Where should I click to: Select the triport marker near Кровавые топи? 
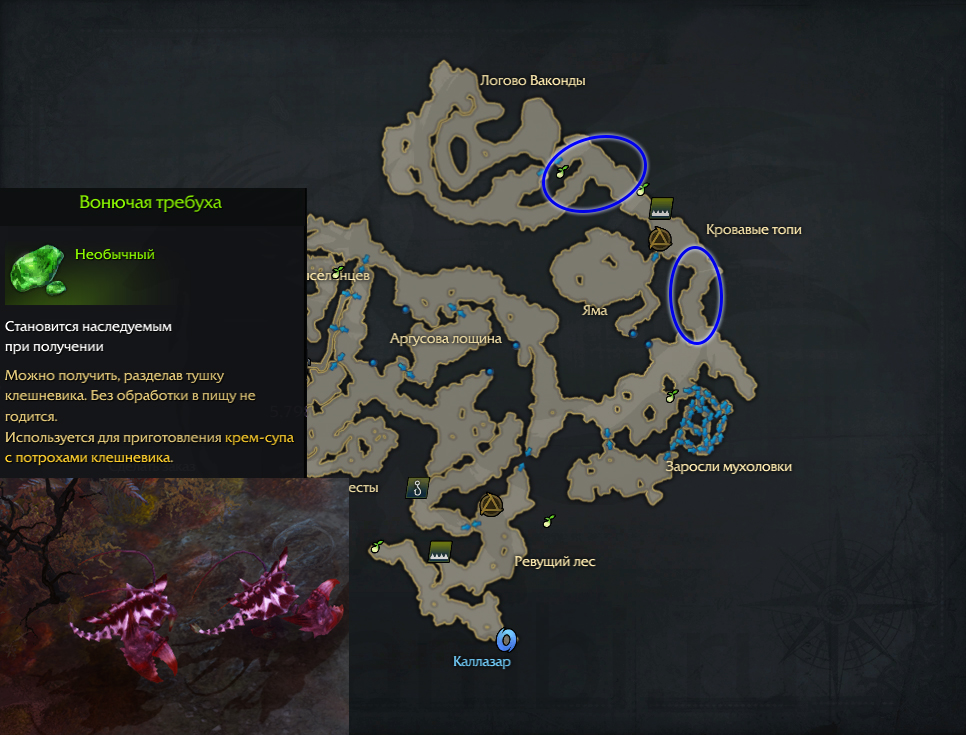click(x=659, y=239)
